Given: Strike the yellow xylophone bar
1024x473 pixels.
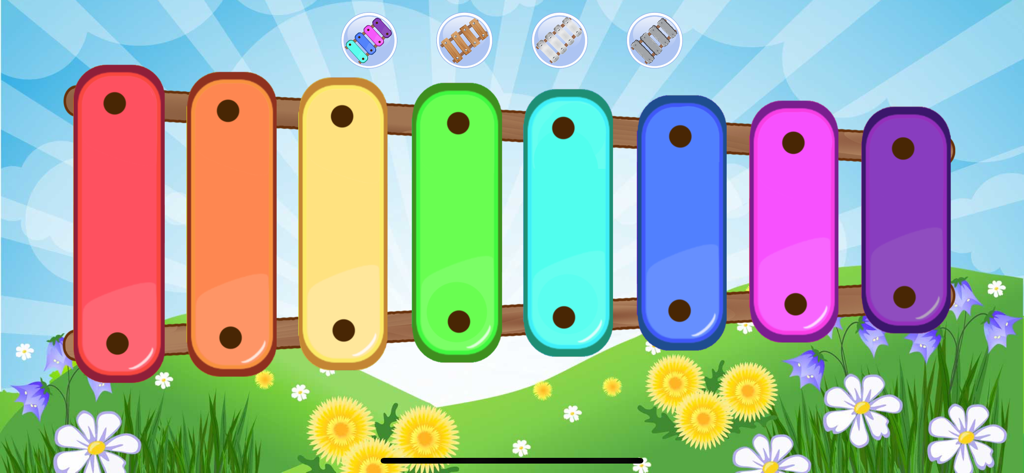Looking at the screenshot, I should tap(343, 222).
